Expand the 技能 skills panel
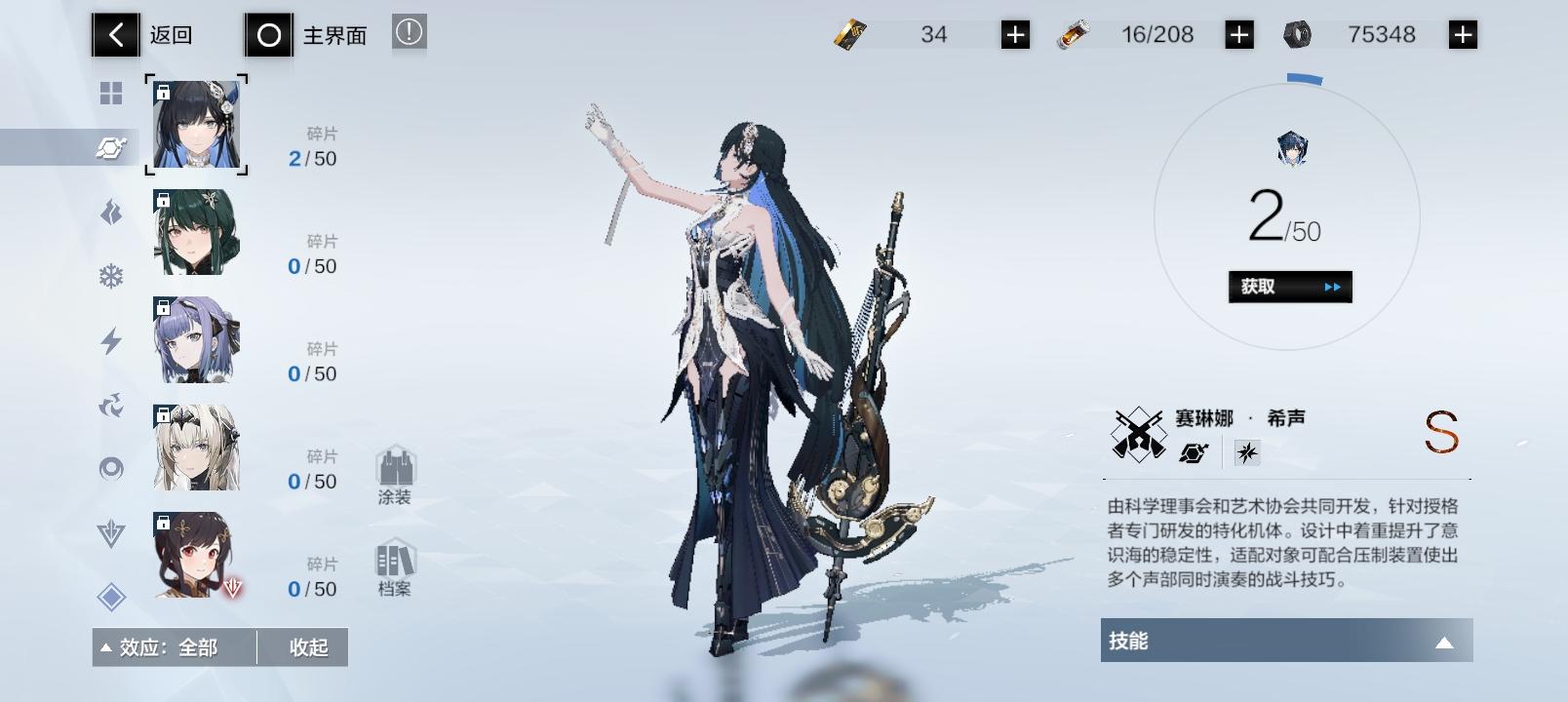 click(x=1286, y=641)
